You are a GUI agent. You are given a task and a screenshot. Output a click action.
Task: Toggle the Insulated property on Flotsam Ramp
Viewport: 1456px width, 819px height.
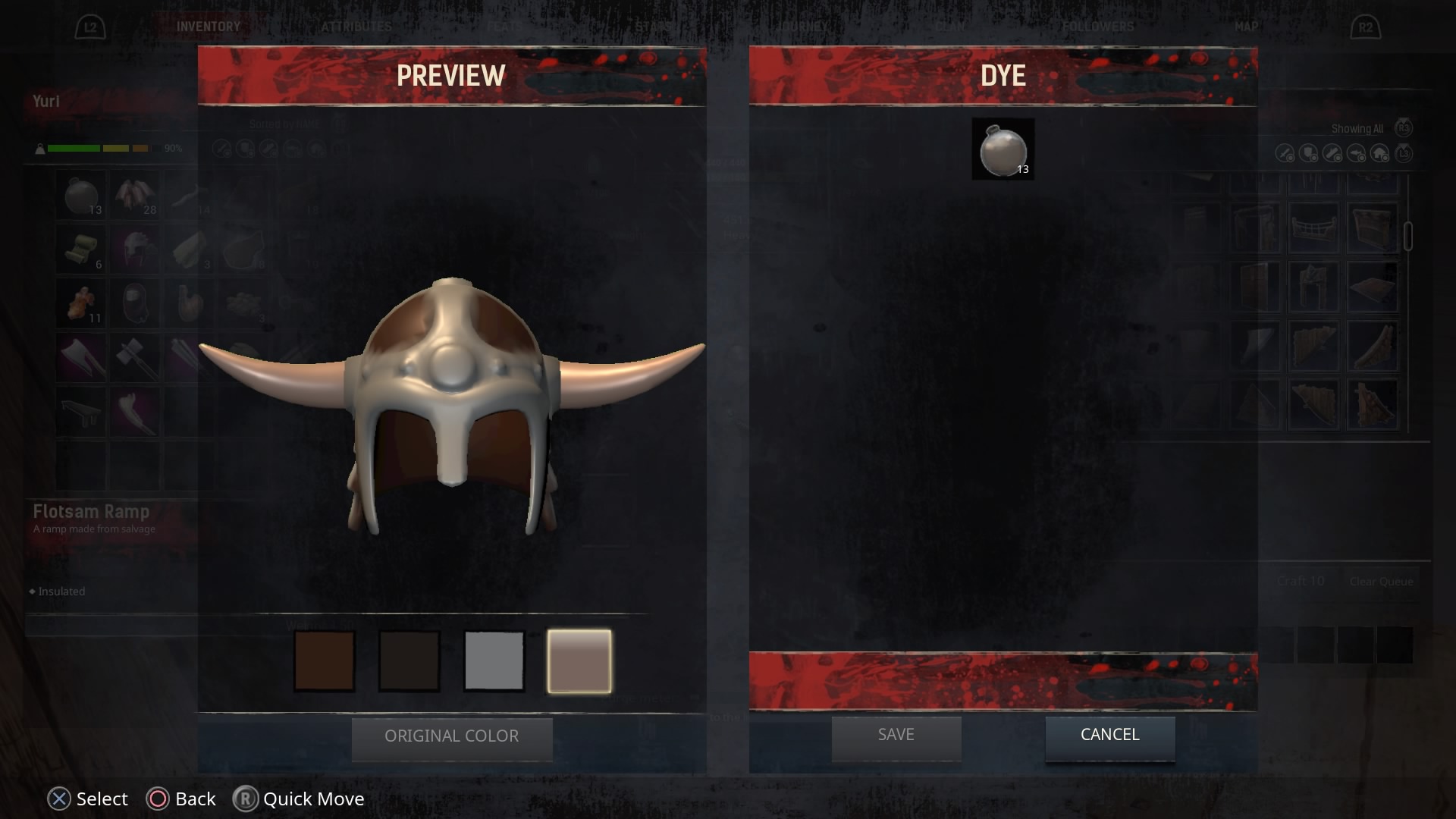click(x=56, y=591)
